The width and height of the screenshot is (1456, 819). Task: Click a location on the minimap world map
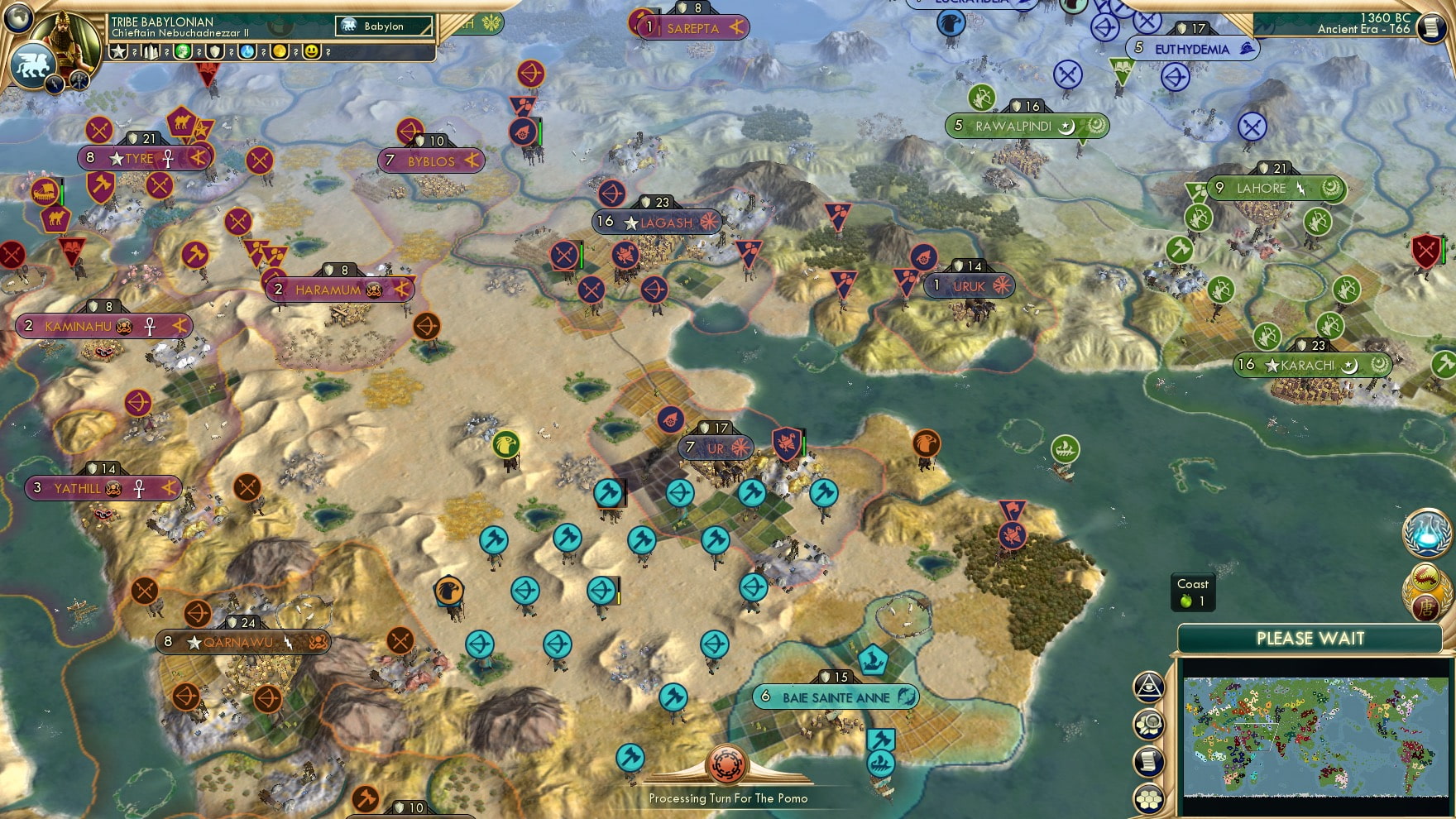[1315, 736]
